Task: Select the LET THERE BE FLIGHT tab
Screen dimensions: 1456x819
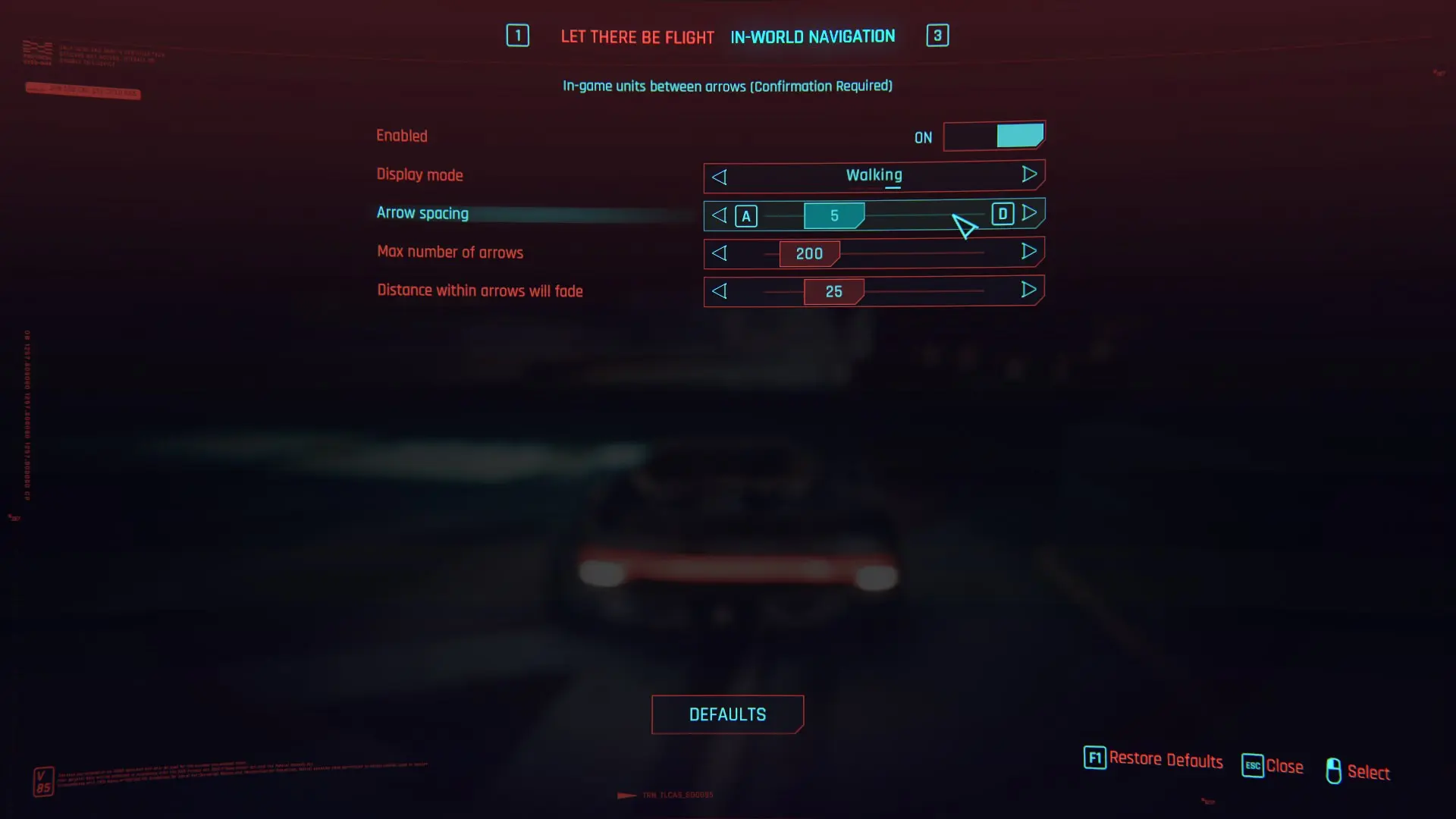Action: pos(637,36)
